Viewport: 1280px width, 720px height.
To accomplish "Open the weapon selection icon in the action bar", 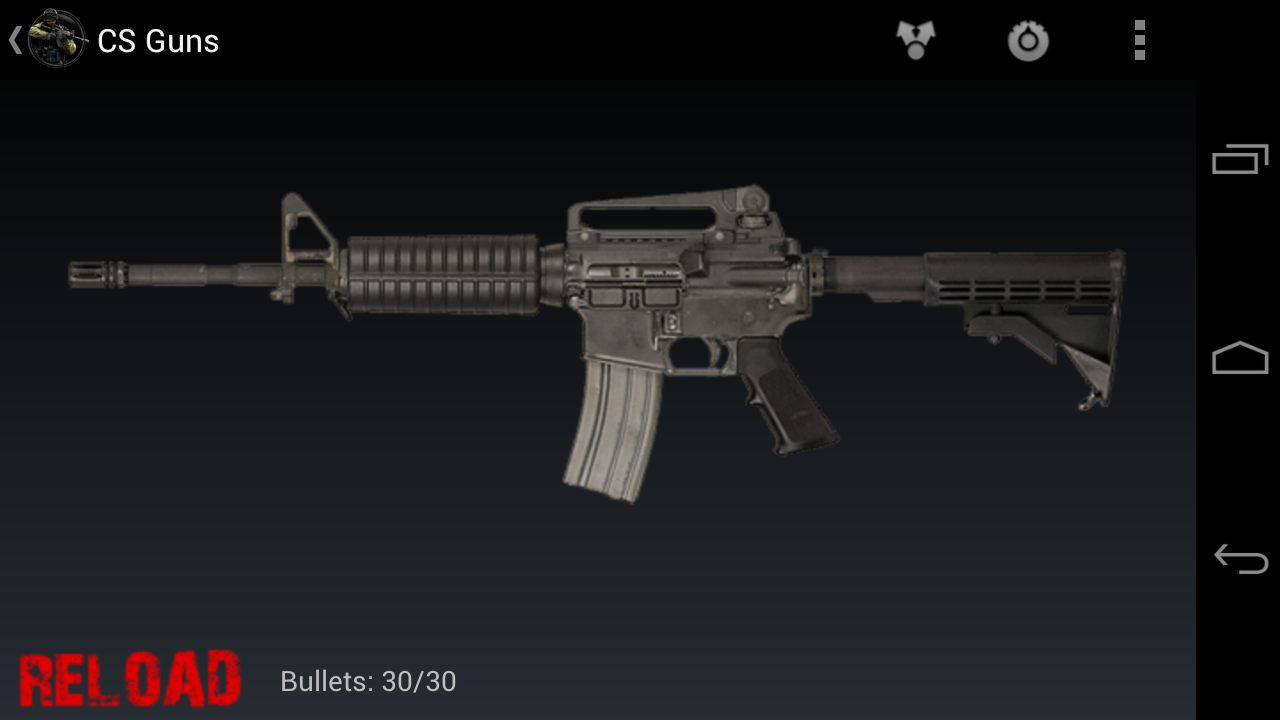I will 915,40.
